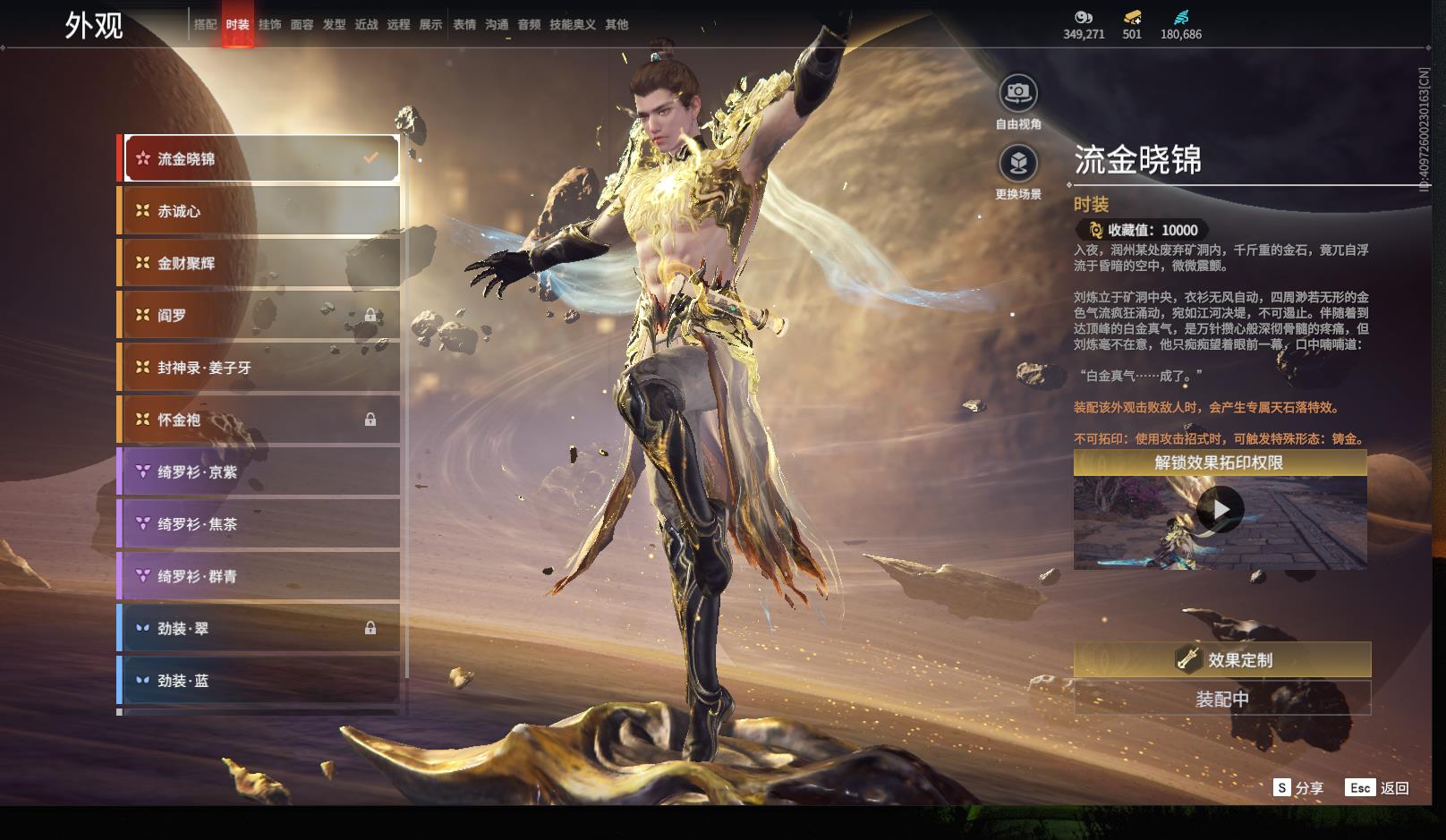The height and width of the screenshot is (840, 1446).
Task: Play the outfit effect preview video
Action: pos(1220,510)
